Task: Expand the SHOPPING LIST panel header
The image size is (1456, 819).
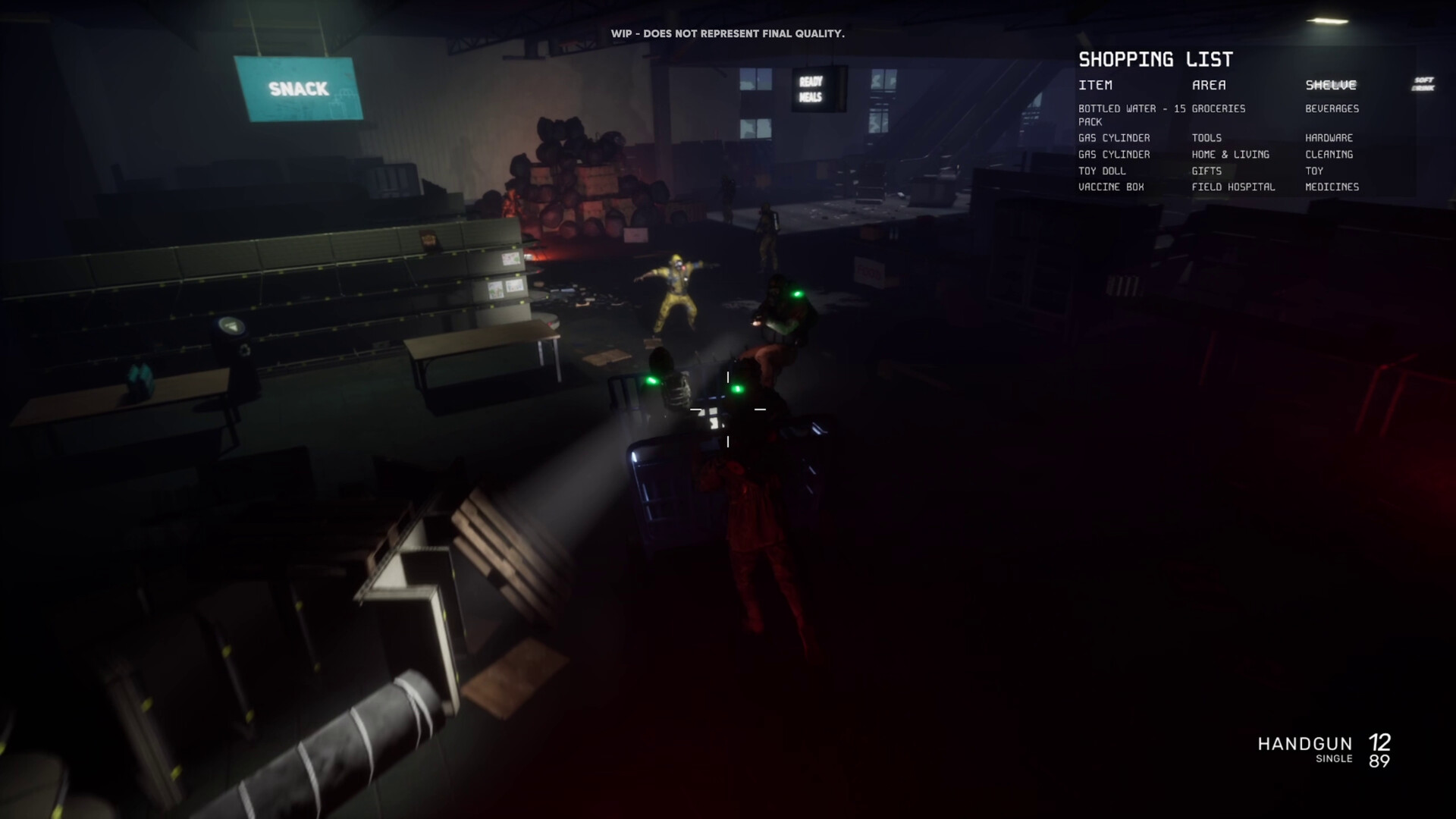Action: [x=1156, y=59]
